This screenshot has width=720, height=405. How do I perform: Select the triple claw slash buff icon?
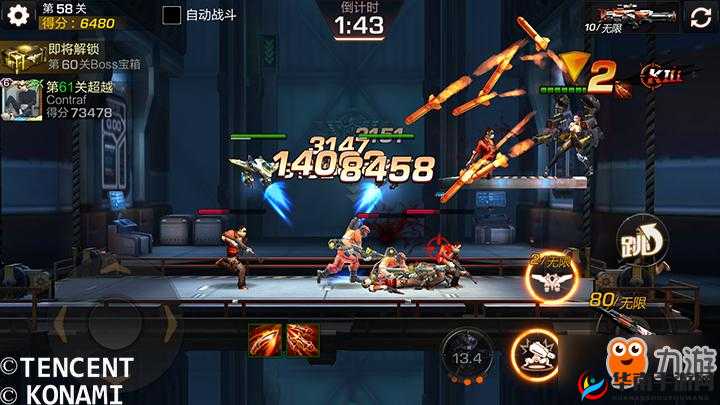(x=302, y=340)
